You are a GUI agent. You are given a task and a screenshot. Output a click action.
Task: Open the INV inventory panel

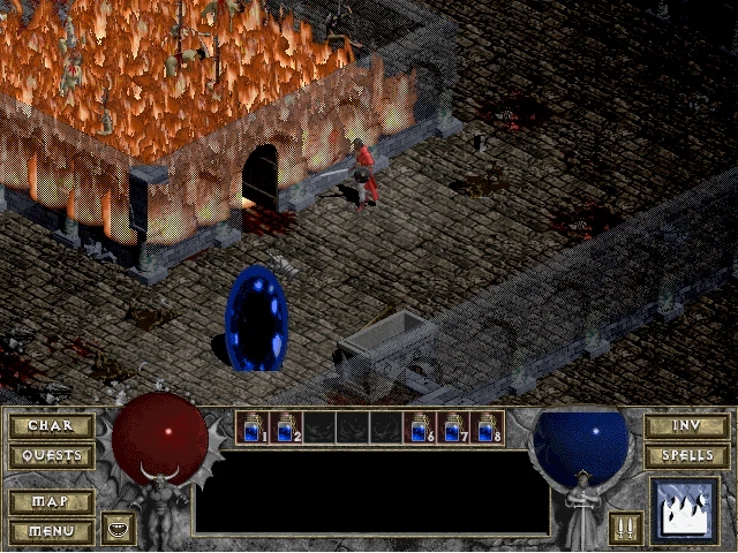tap(686, 426)
